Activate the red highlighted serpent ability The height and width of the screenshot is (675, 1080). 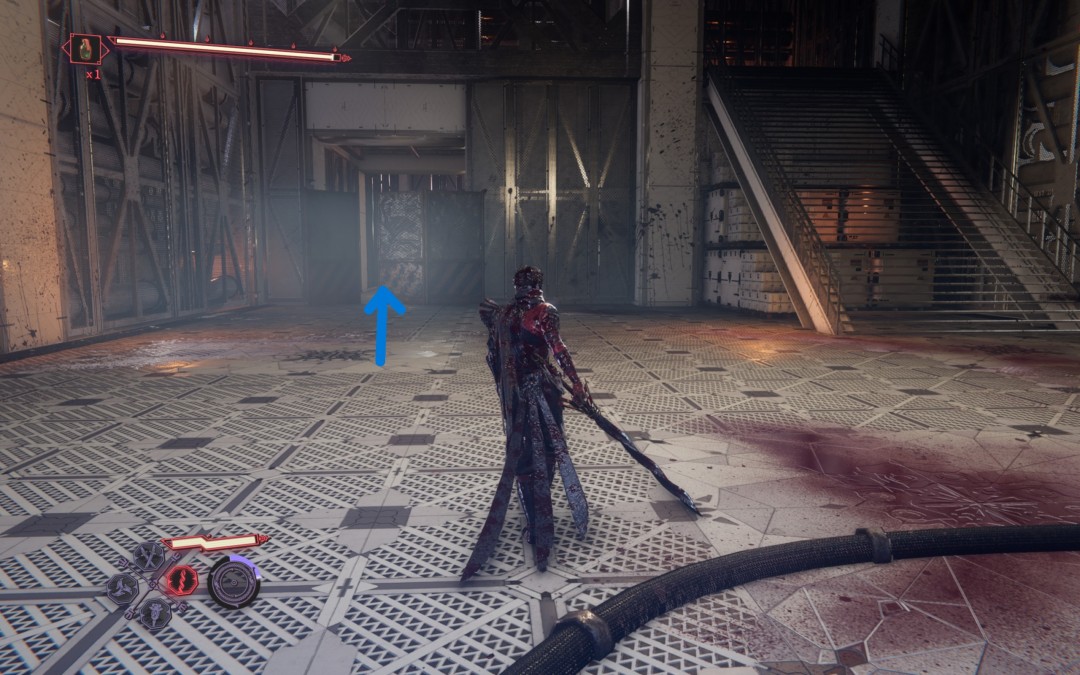[181, 580]
